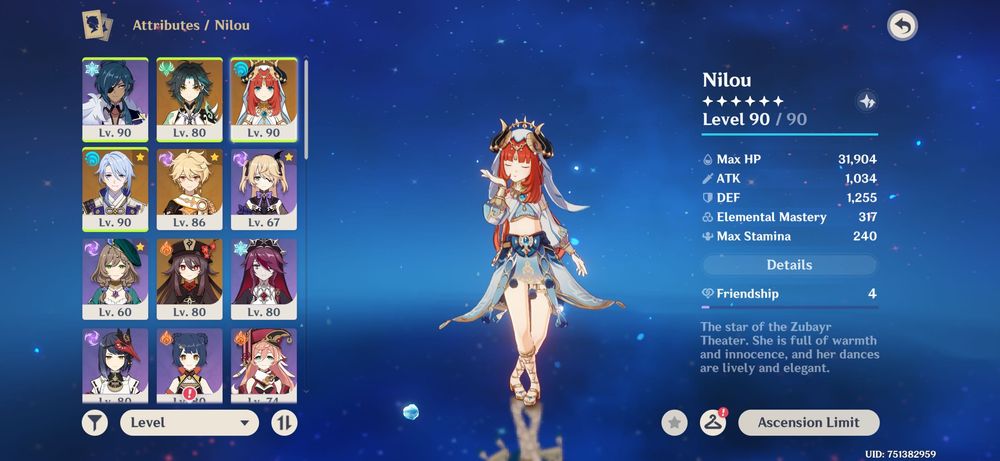Viewport: 1000px width, 461px height.
Task: Pick the blue-haired Ayato portrait
Action: pos(115,189)
